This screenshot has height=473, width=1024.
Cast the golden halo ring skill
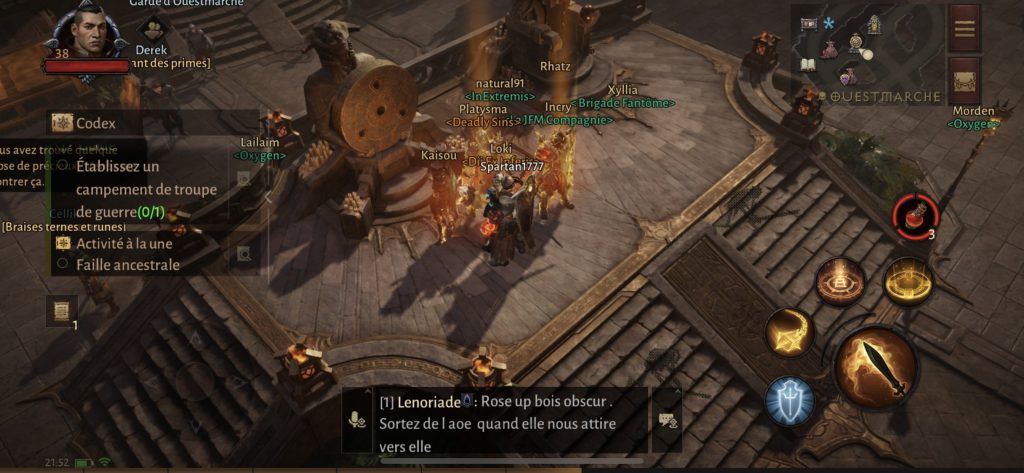[907, 282]
